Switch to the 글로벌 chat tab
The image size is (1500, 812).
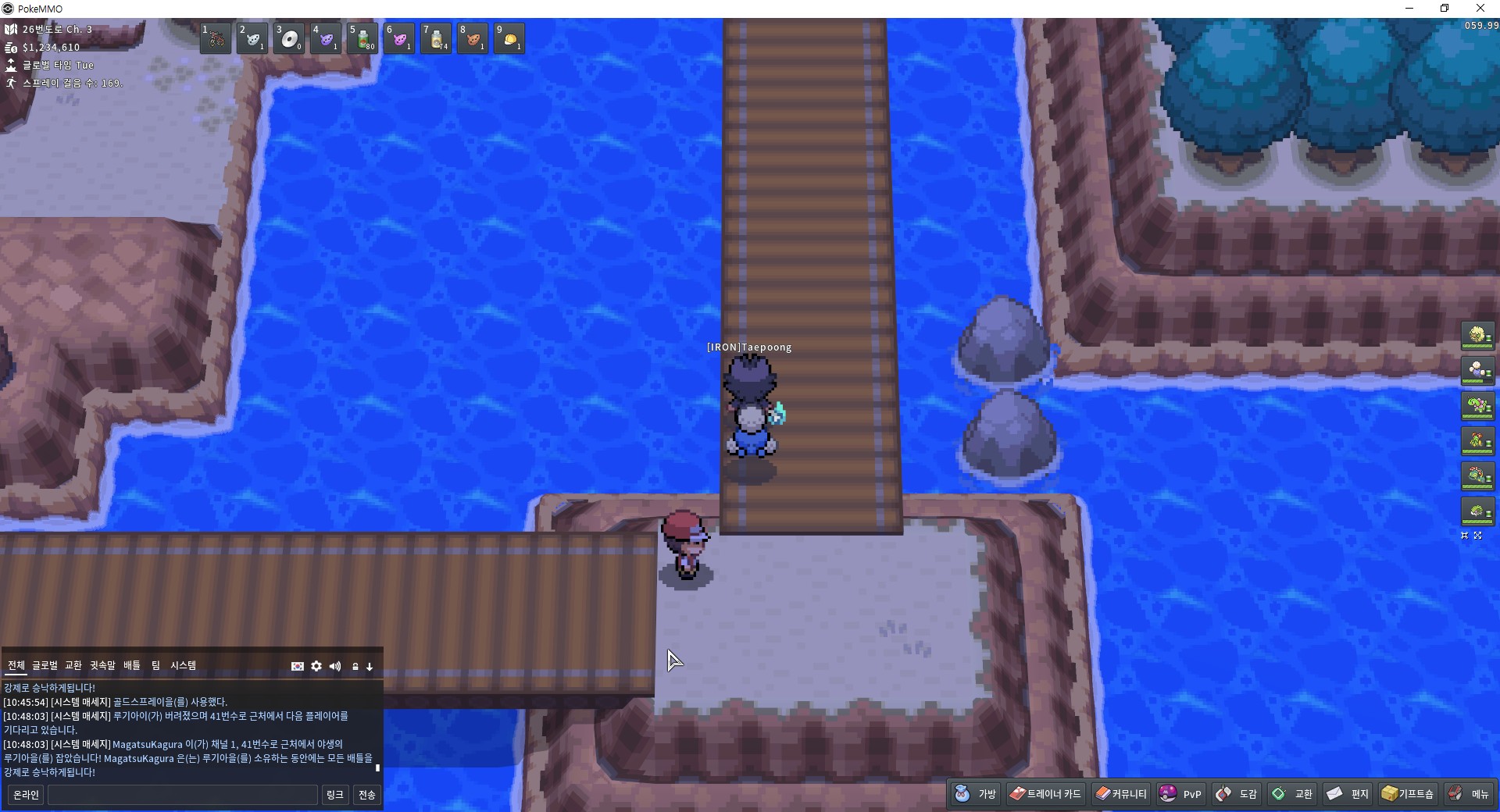(45, 665)
